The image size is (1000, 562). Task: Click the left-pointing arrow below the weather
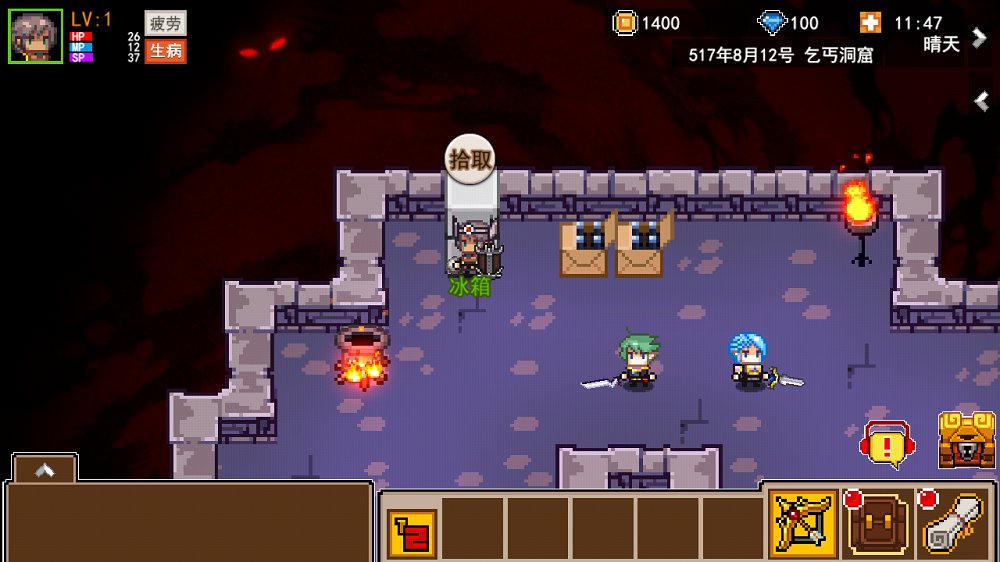(x=981, y=100)
